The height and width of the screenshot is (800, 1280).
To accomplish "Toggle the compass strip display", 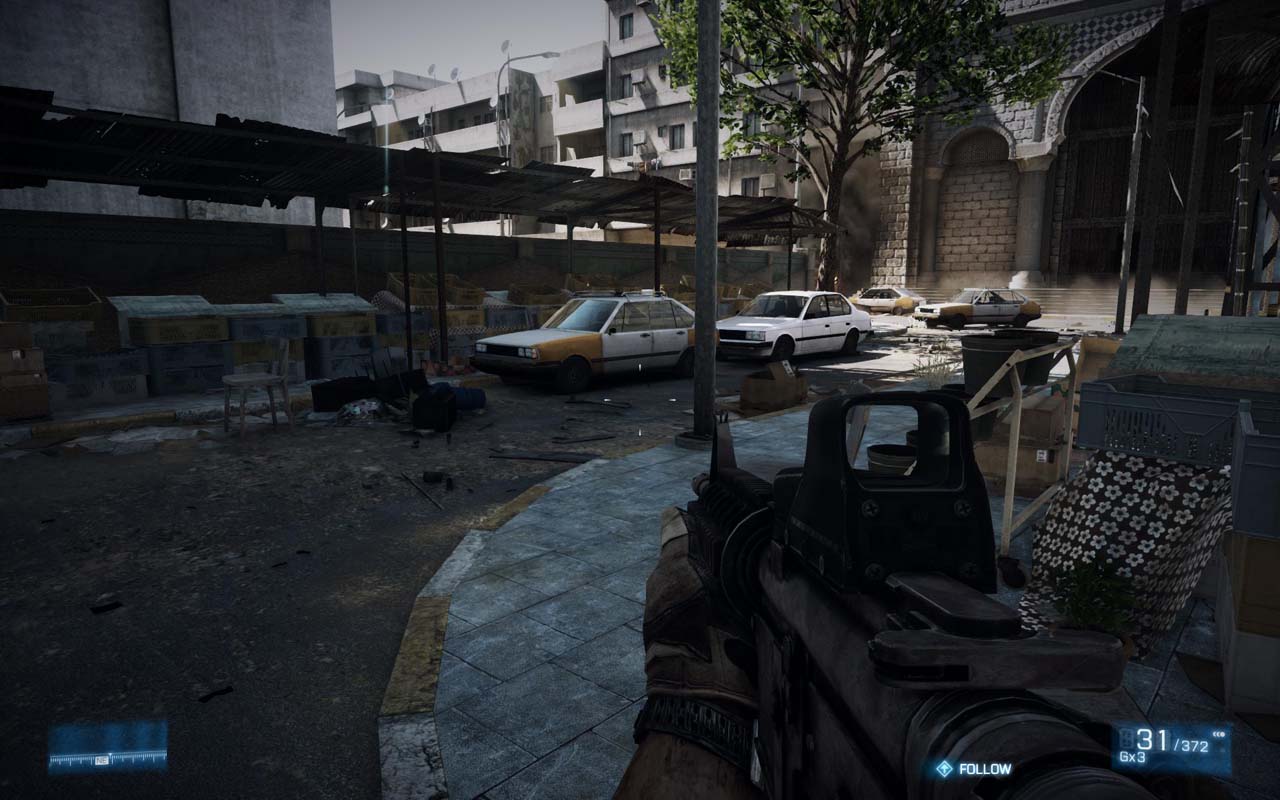I will (x=105, y=758).
